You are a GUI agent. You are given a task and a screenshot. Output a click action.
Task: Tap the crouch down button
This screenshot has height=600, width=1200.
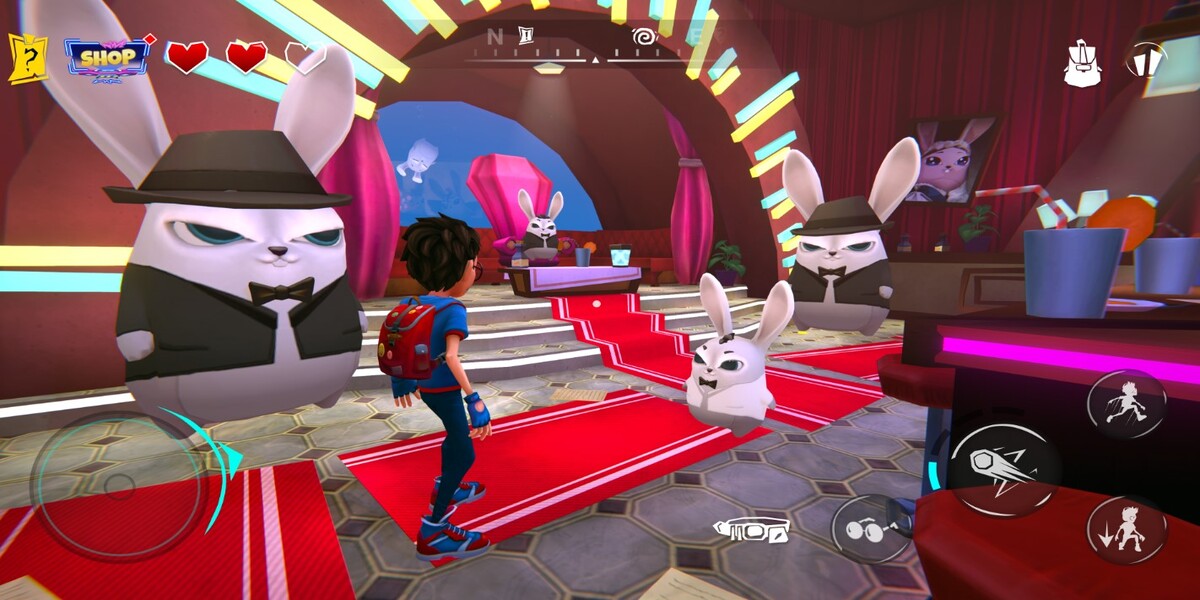pyautogui.click(x=1127, y=530)
